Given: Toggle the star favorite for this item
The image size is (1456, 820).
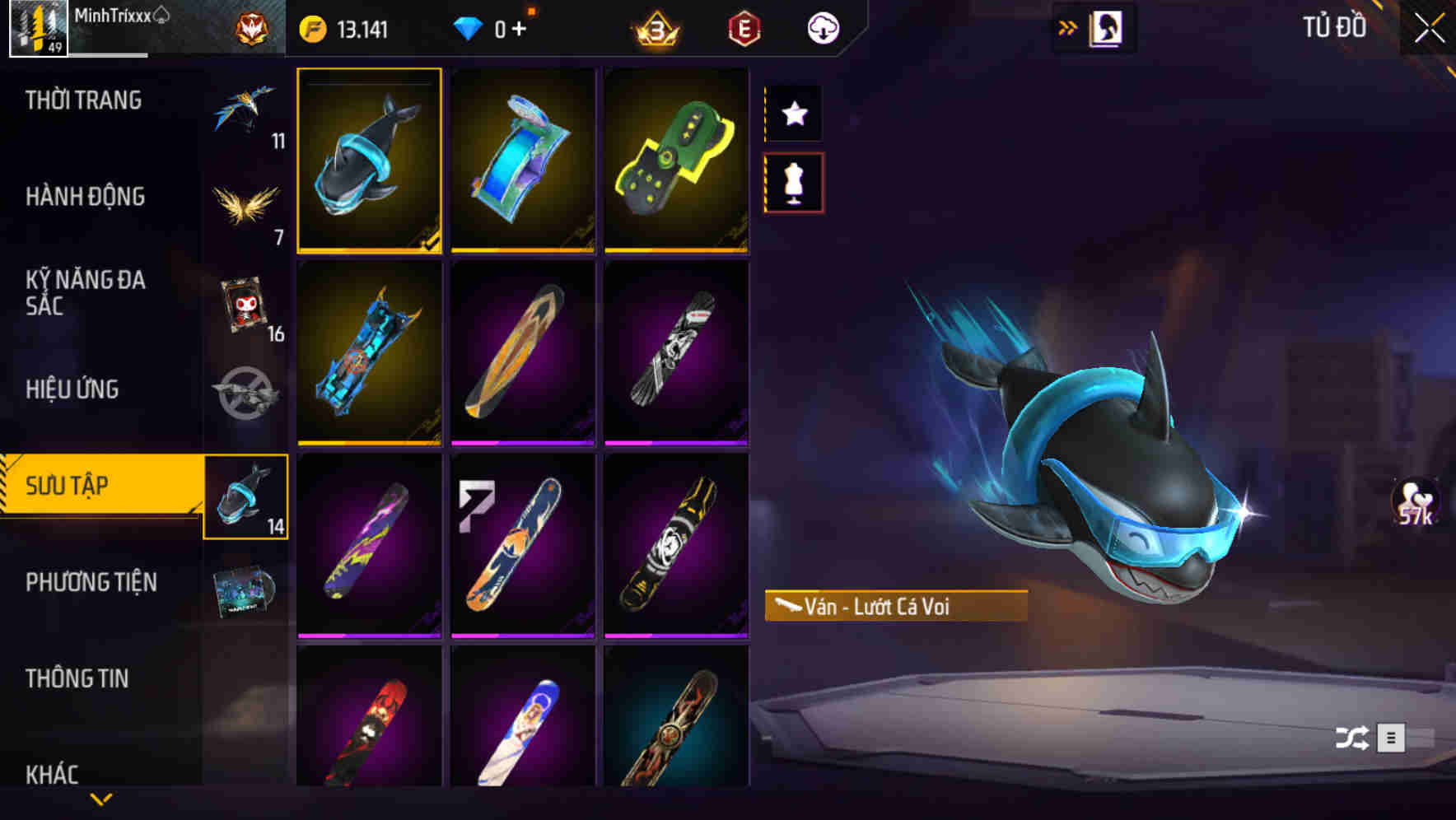Looking at the screenshot, I should point(794,114).
